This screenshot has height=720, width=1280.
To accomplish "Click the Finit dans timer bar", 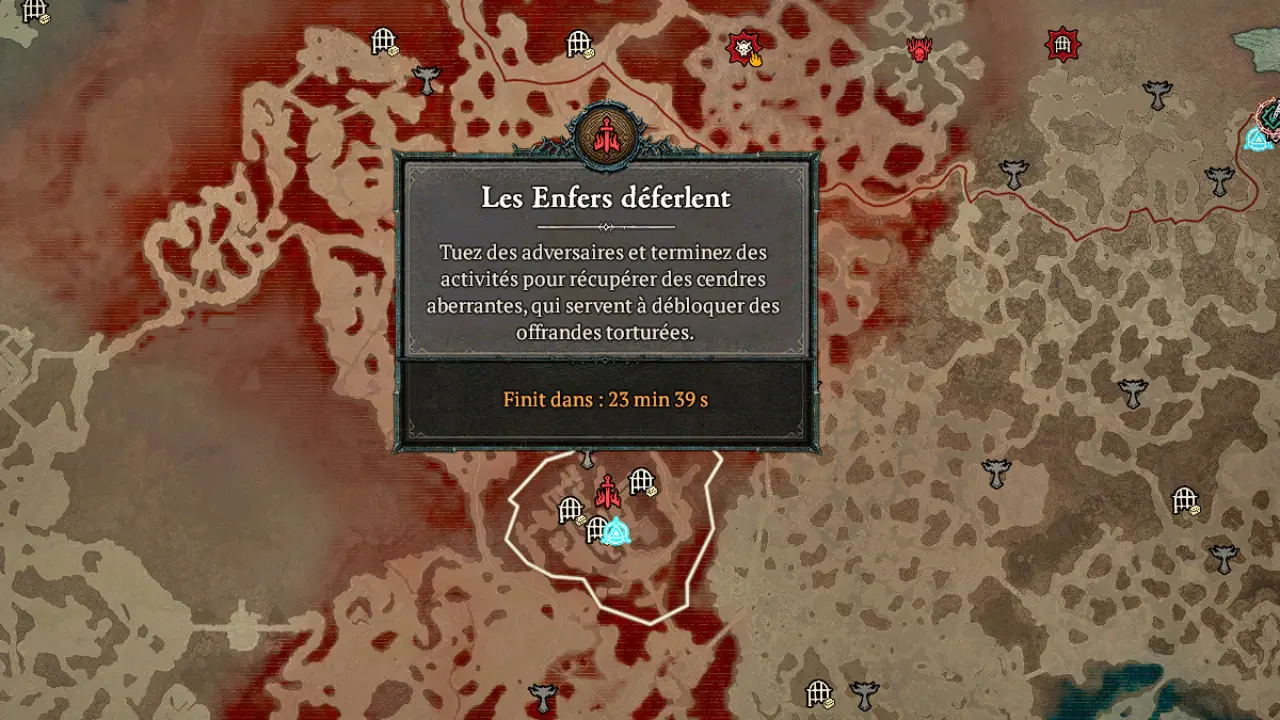I will click(x=607, y=401).
